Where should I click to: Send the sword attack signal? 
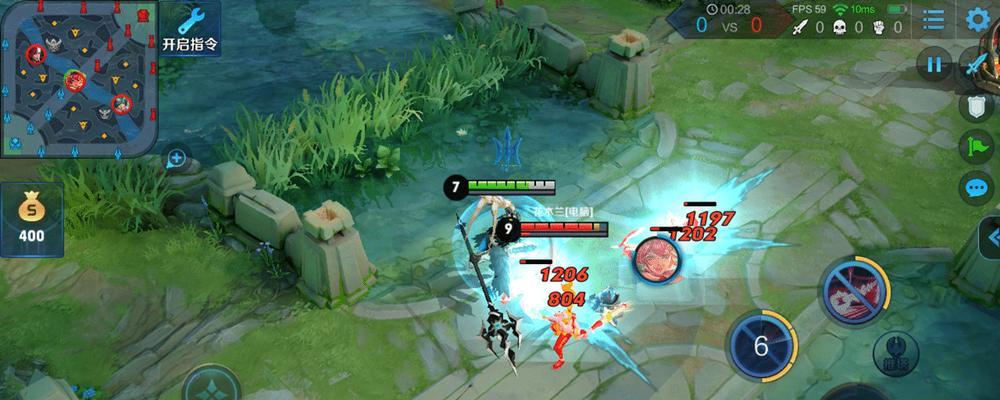click(977, 65)
